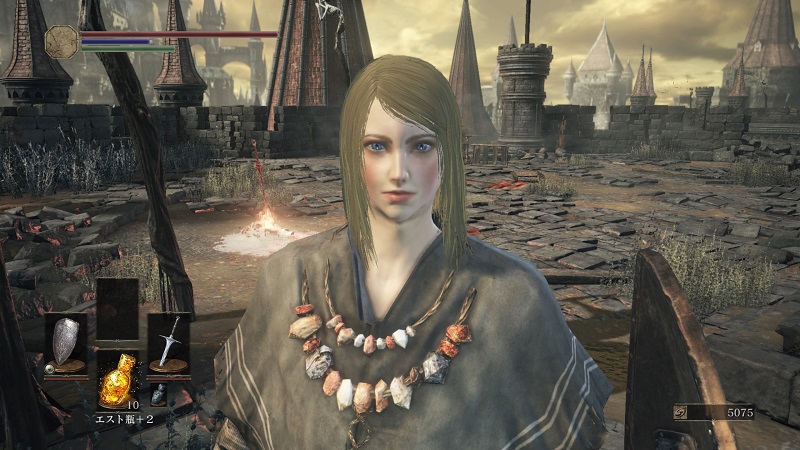Select the shield in the left-hand slot

[64, 340]
